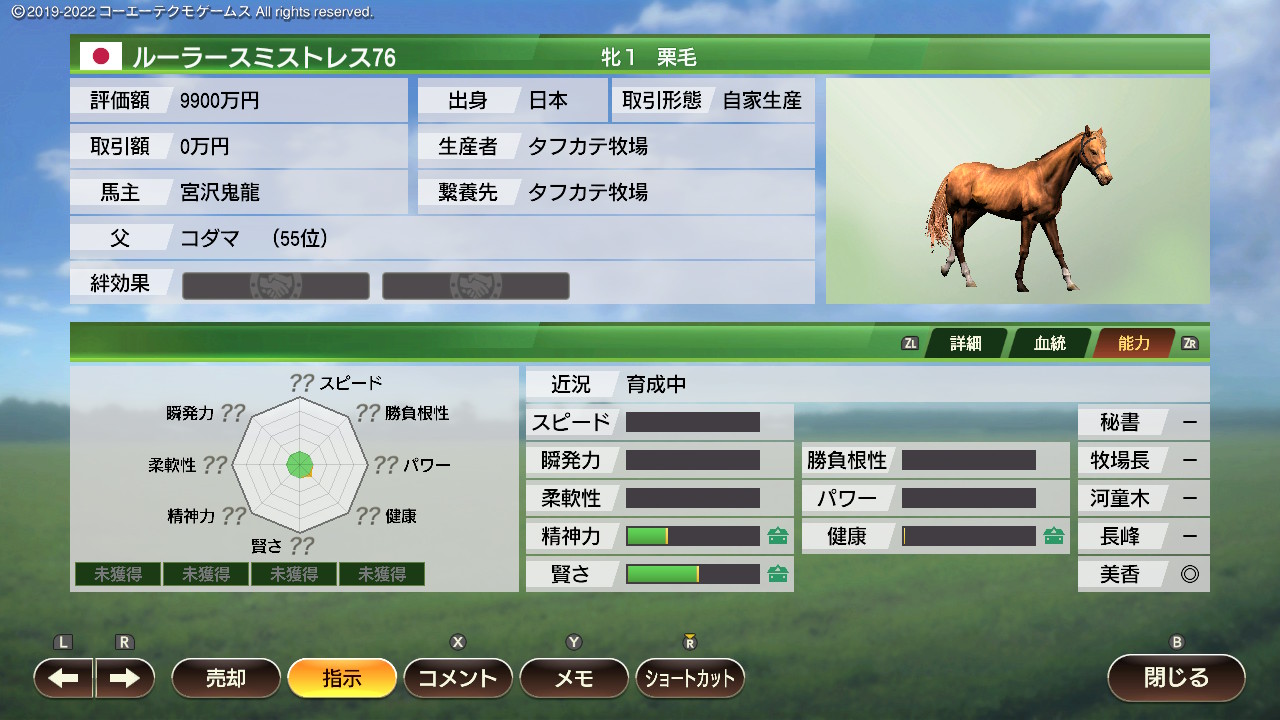
Task: Open the メモ memo button
Action: click(x=574, y=678)
